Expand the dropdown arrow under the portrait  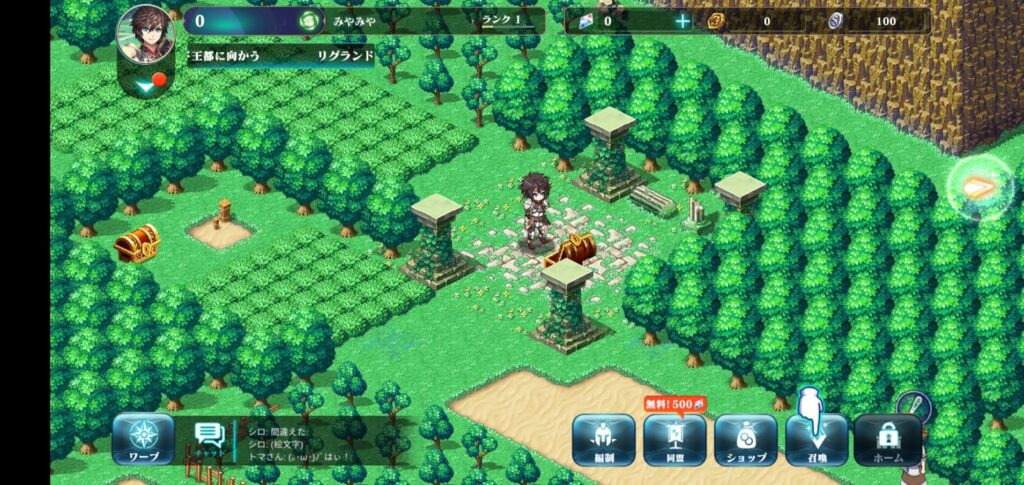click(146, 87)
